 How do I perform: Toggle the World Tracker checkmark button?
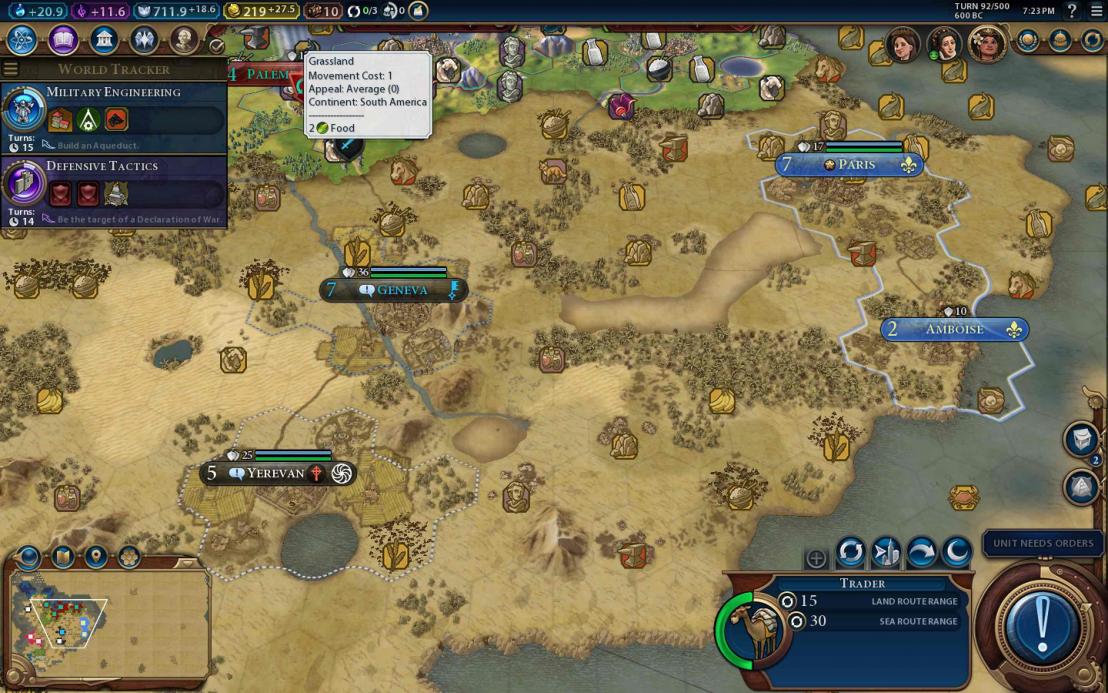click(x=216, y=46)
